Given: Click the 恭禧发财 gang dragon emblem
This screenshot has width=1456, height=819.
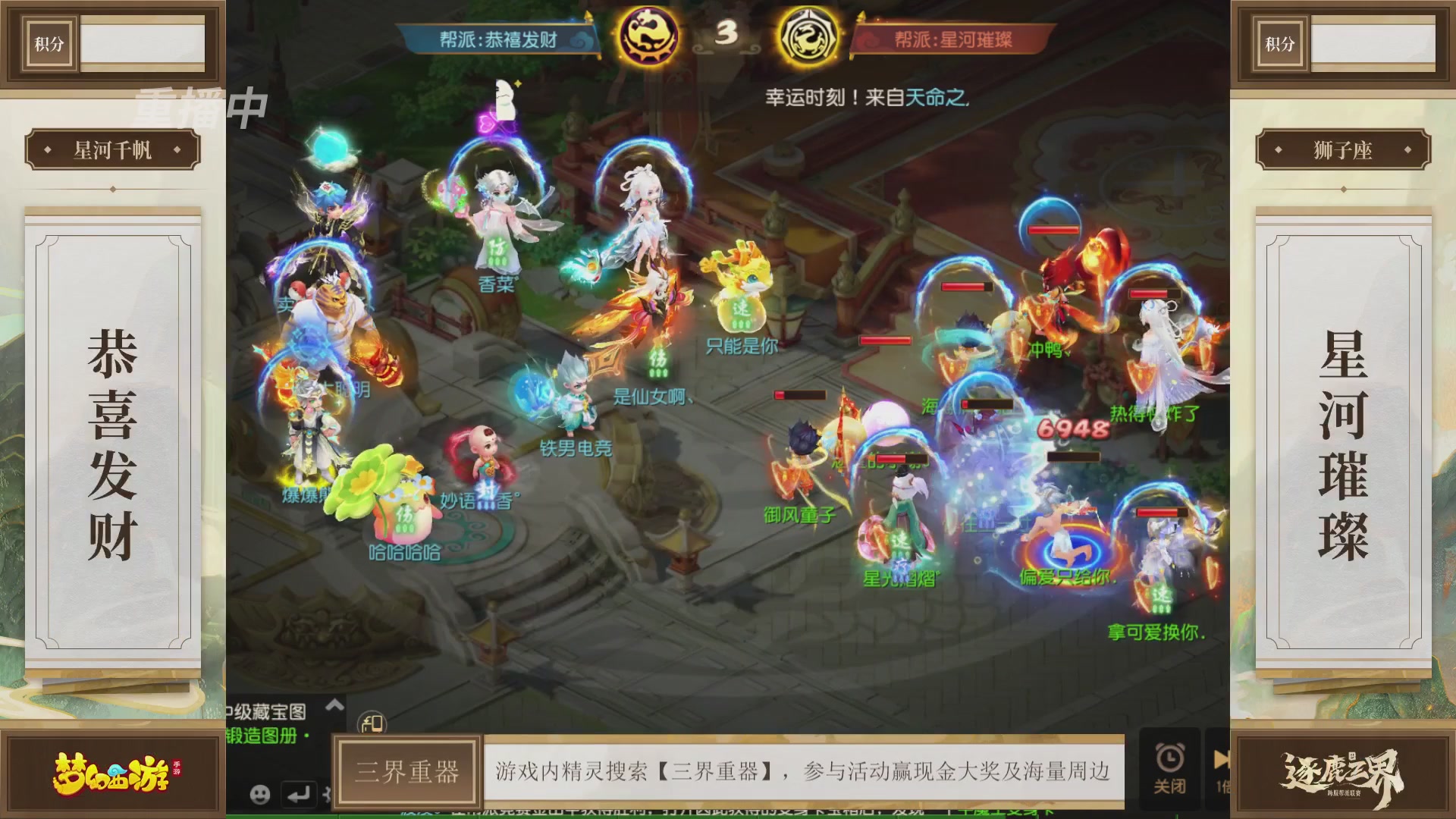Looking at the screenshot, I should 648,36.
